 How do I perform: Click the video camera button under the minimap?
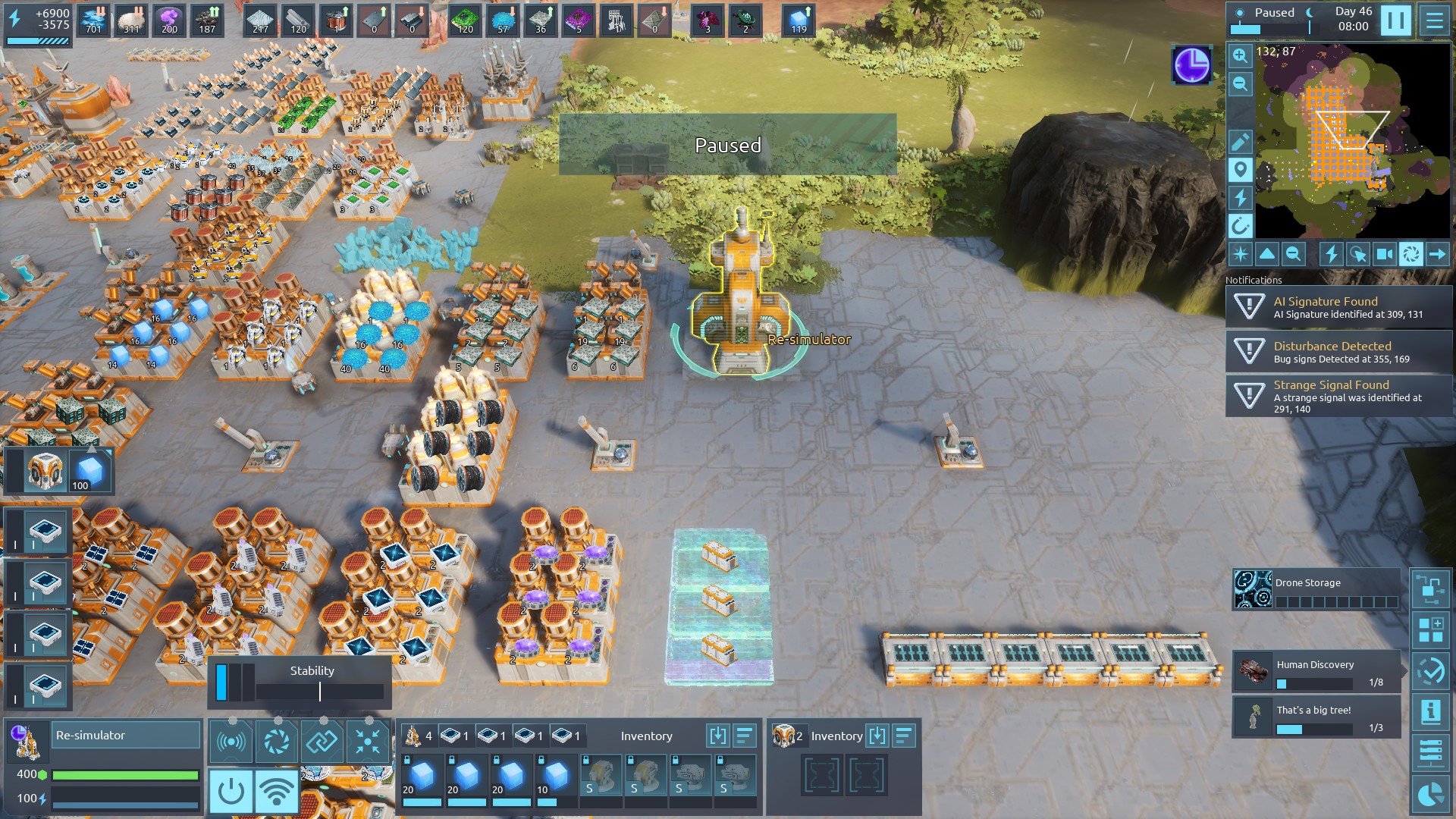[x=1384, y=255]
